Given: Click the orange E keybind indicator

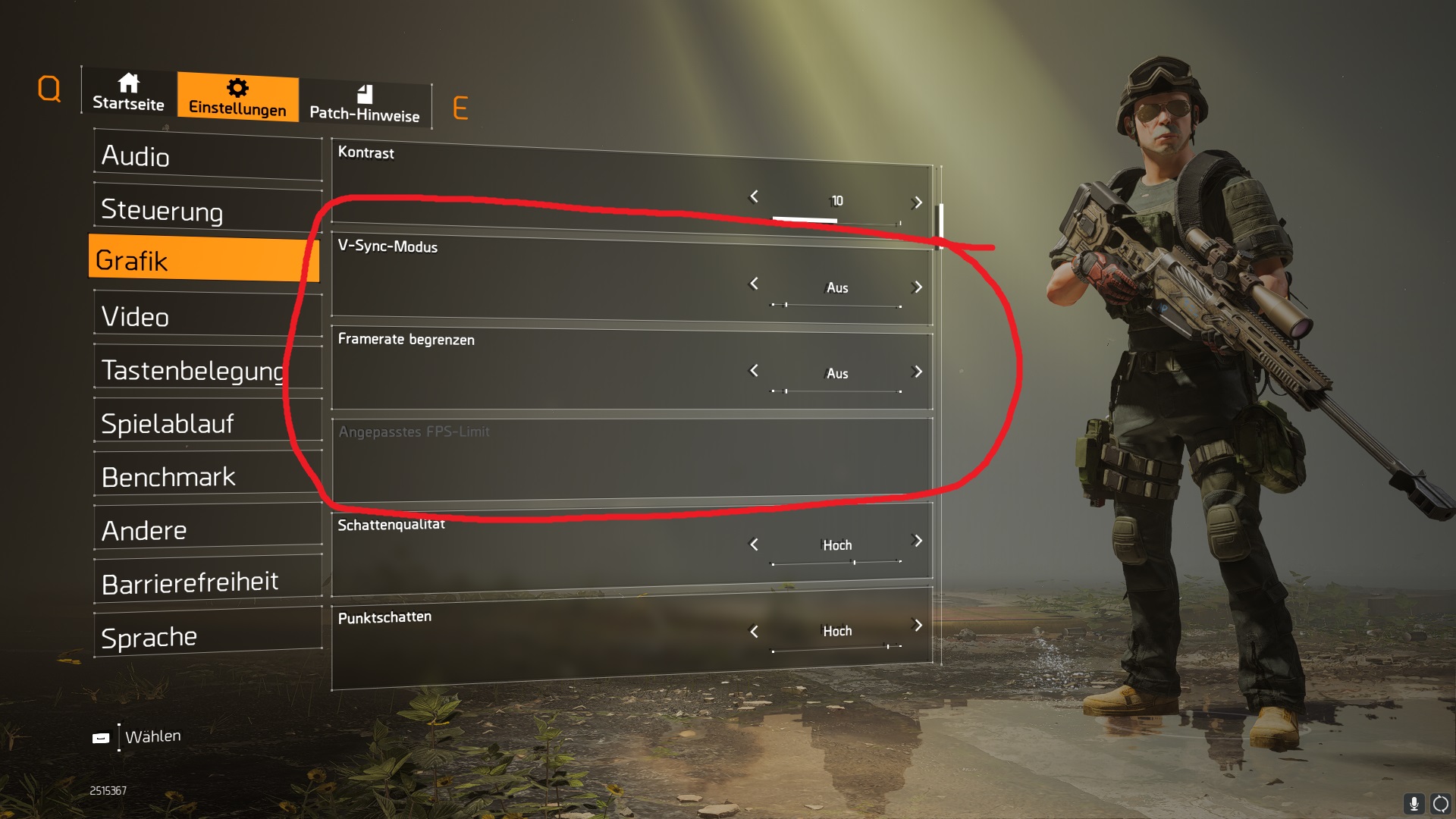Looking at the screenshot, I should (x=460, y=107).
